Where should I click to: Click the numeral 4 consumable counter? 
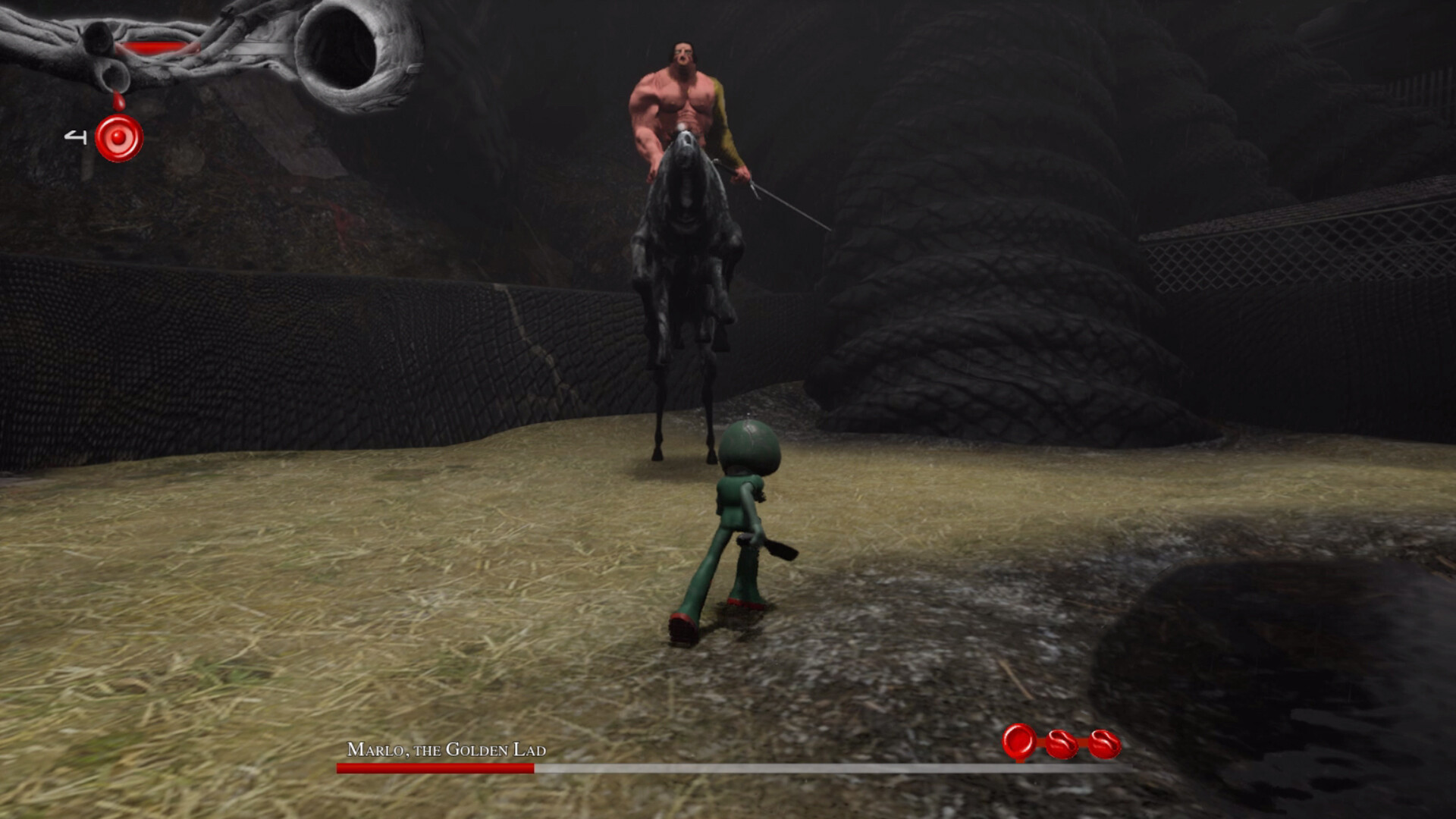(x=74, y=135)
